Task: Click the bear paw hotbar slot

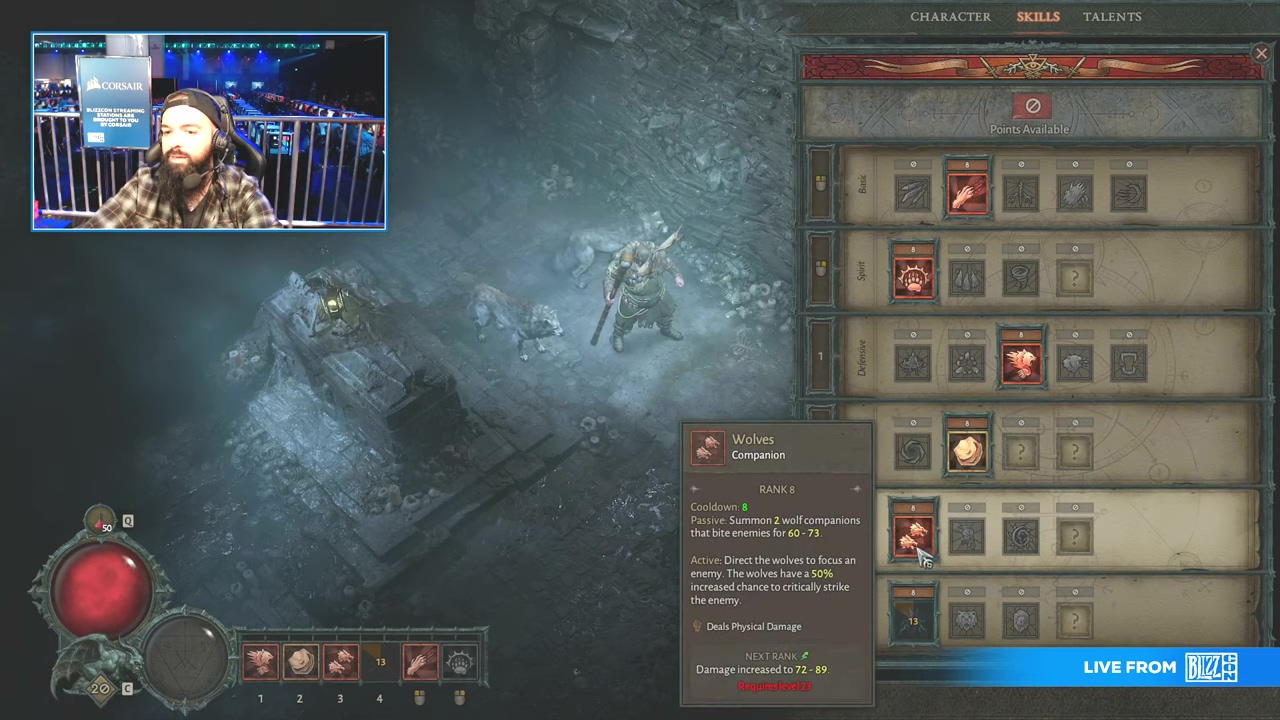Action: [x=460, y=662]
